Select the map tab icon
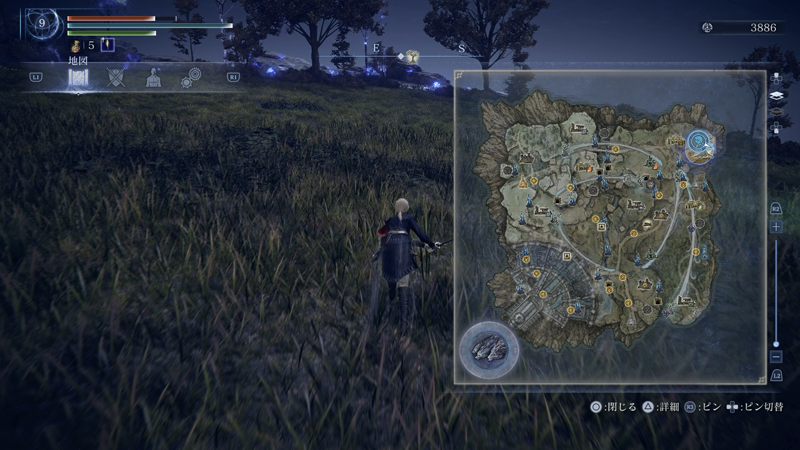This screenshot has height=450, width=800. (79, 79)
